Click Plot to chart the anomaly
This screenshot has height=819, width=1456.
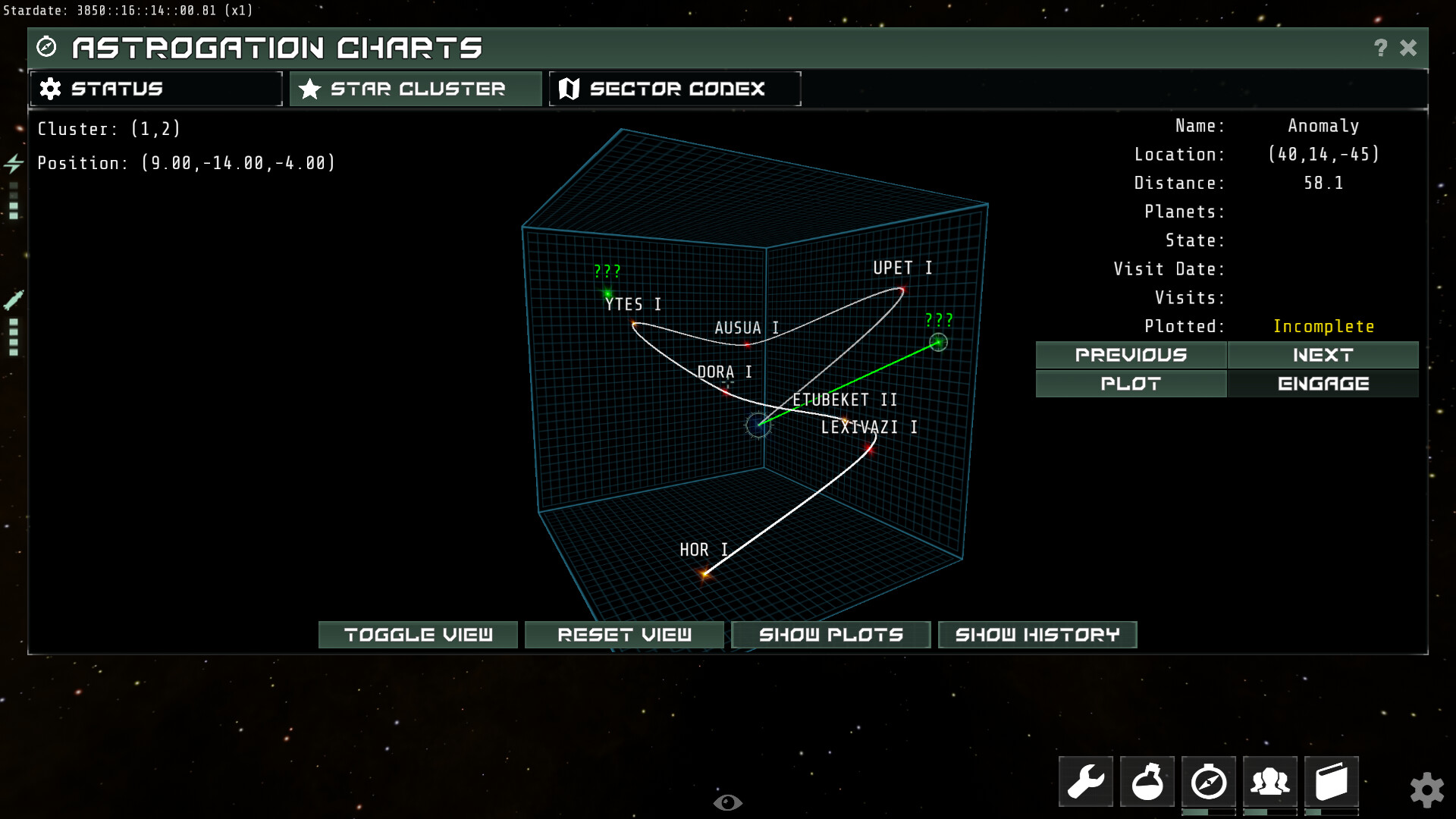pyautogui.click(x=1130, y=384)
